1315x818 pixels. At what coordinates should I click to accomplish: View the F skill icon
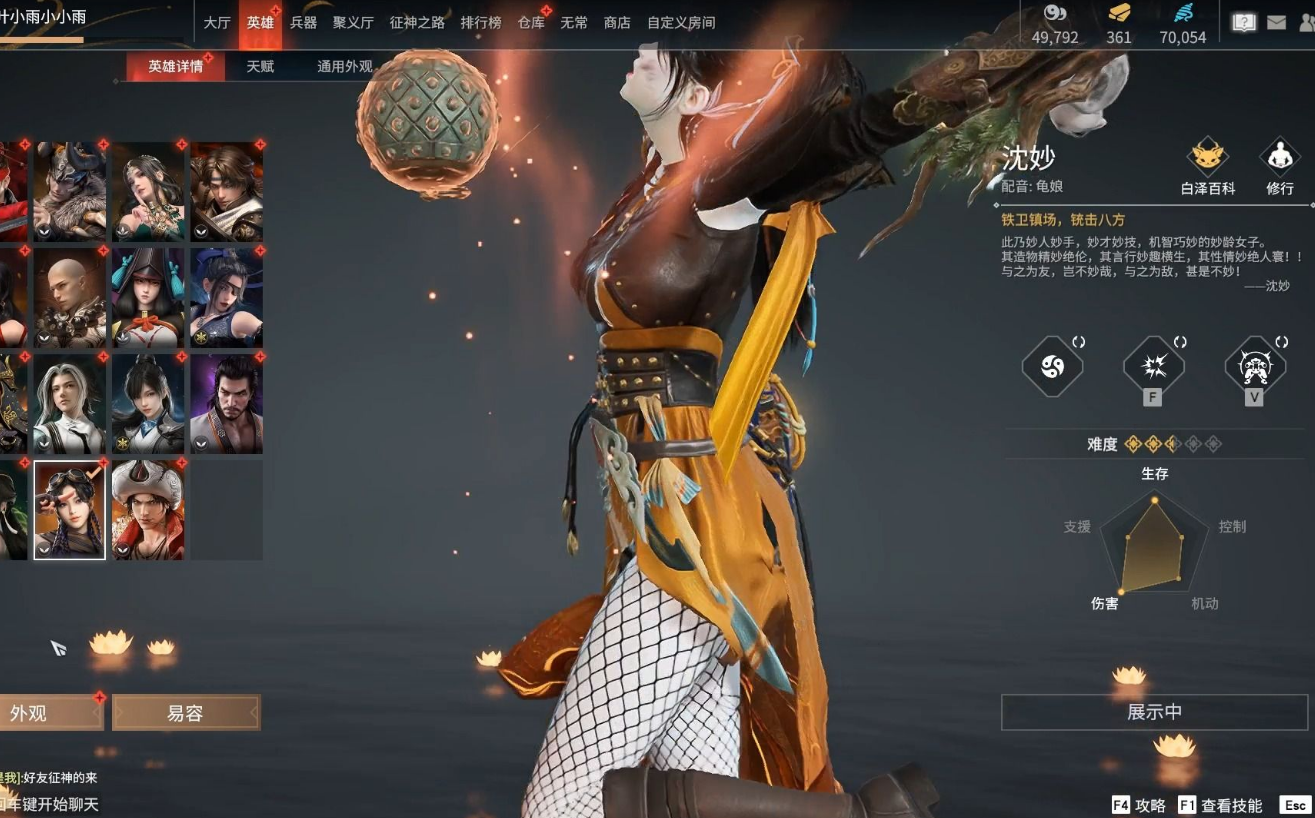(1153, 368)
